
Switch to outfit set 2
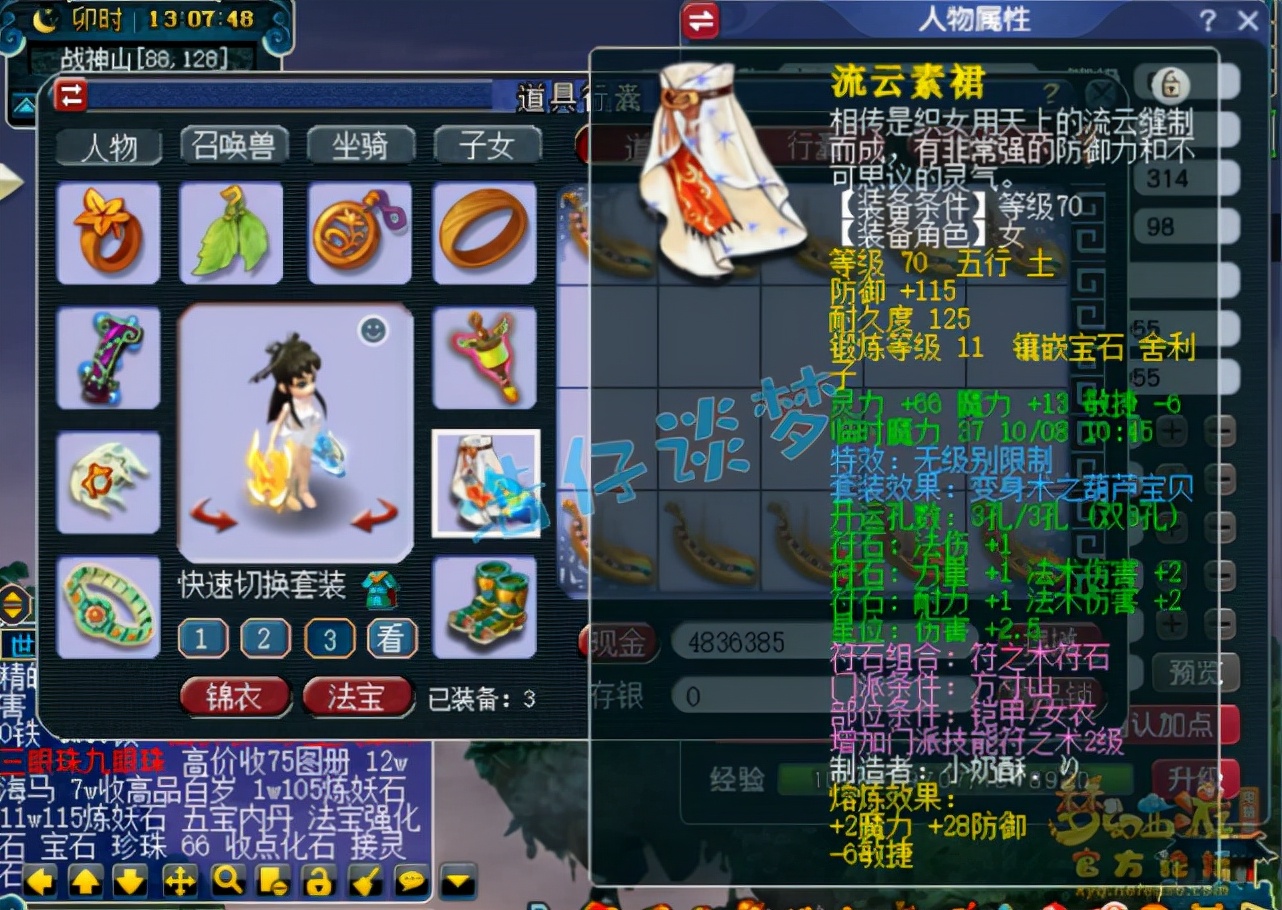266,639
